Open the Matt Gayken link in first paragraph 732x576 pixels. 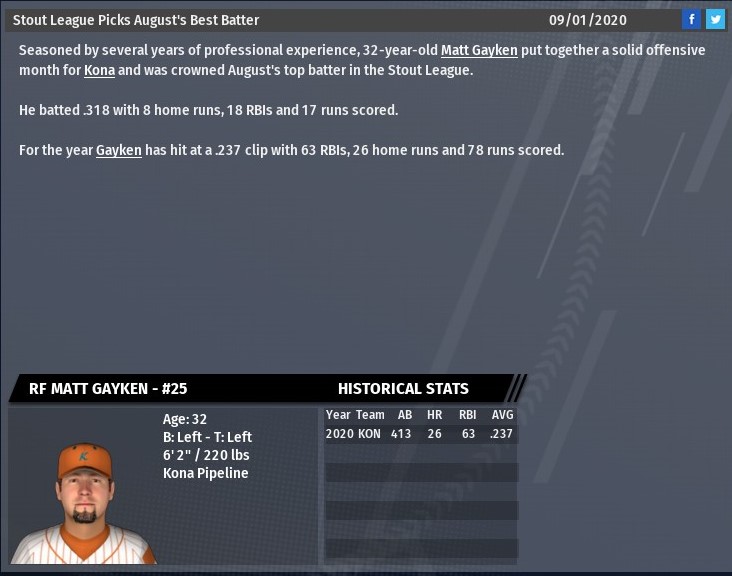pos(479,50)
